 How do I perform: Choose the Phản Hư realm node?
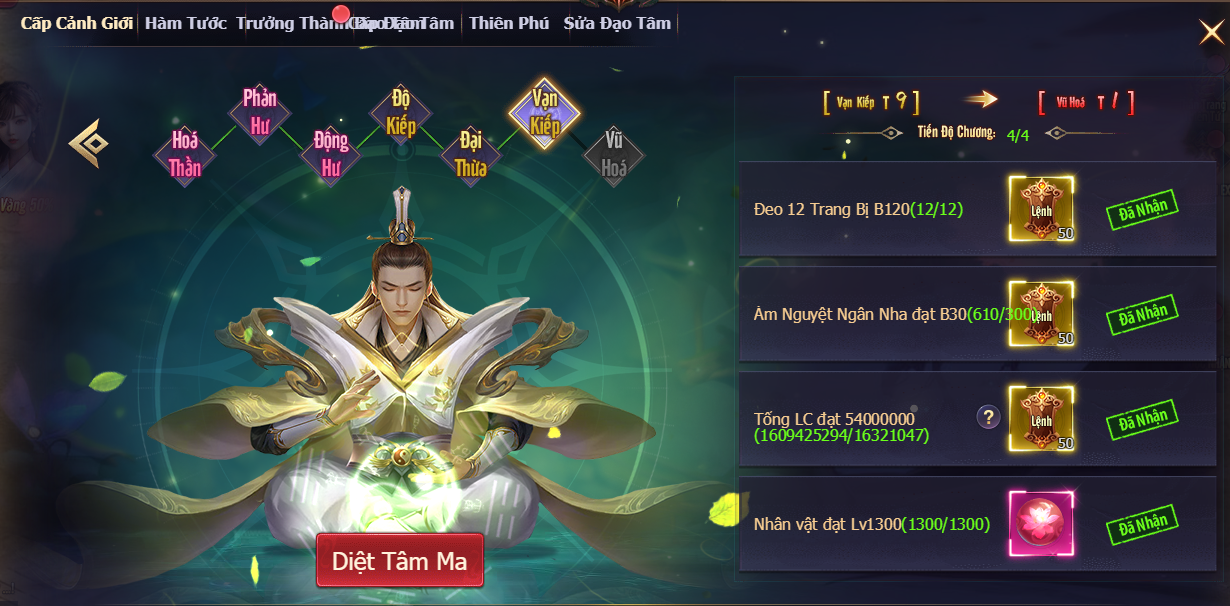tap(260, 111)
